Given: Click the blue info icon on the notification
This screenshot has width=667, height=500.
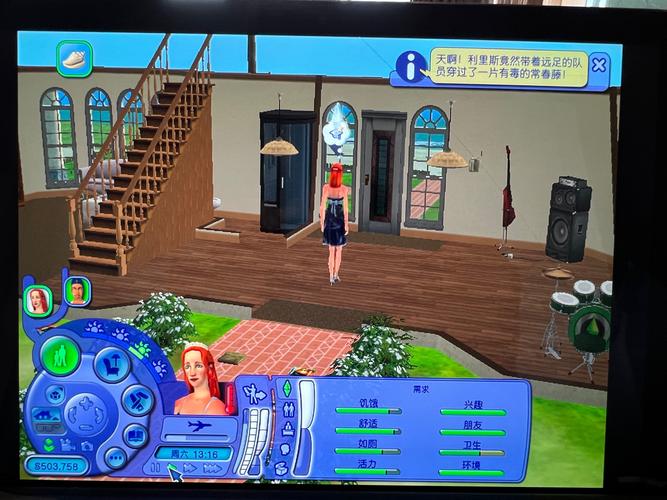Looking at the screenshot, I should (x=410, y=66).
